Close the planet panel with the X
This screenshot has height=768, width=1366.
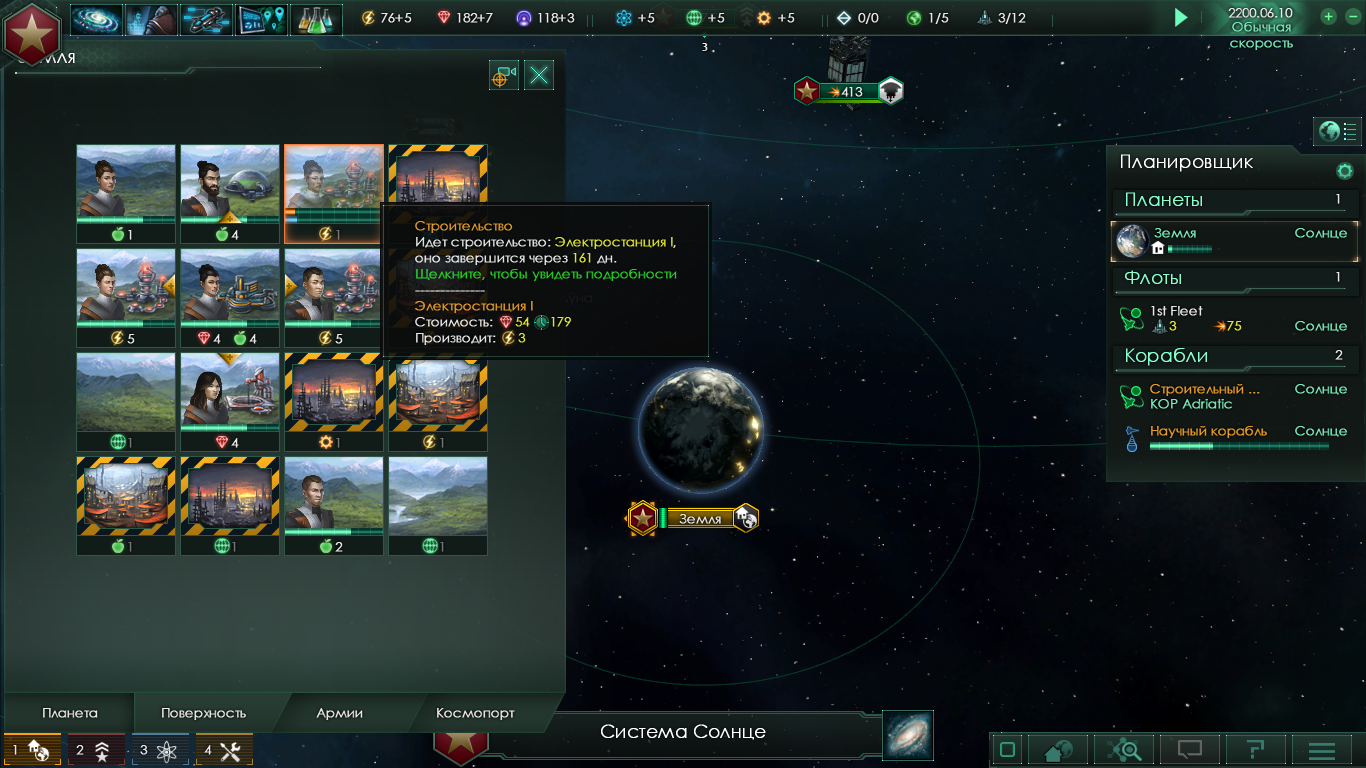coord(539,75)
